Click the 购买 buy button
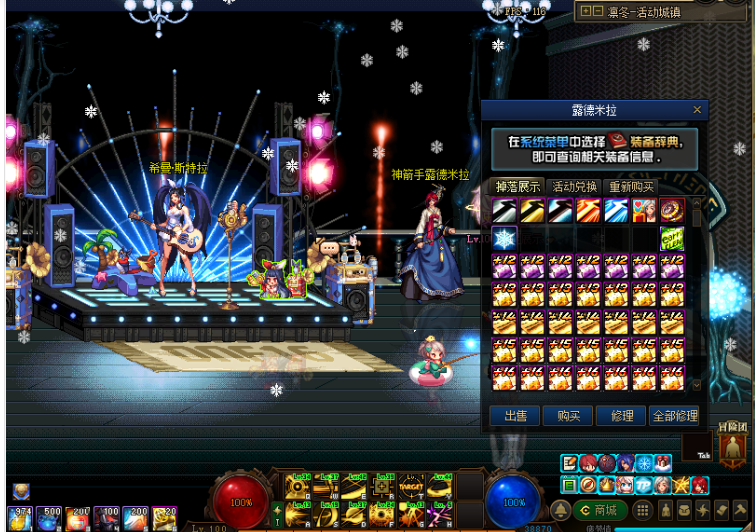 click(x=568, y=416)
